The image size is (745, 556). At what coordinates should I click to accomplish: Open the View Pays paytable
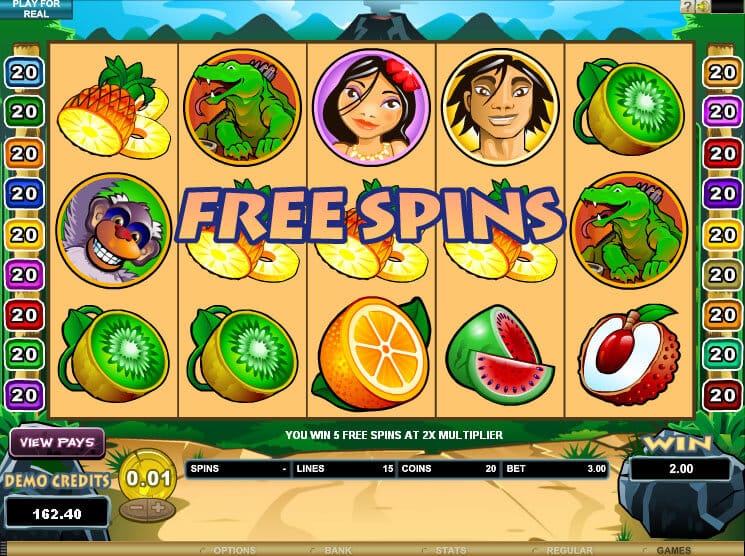point(56,442)
